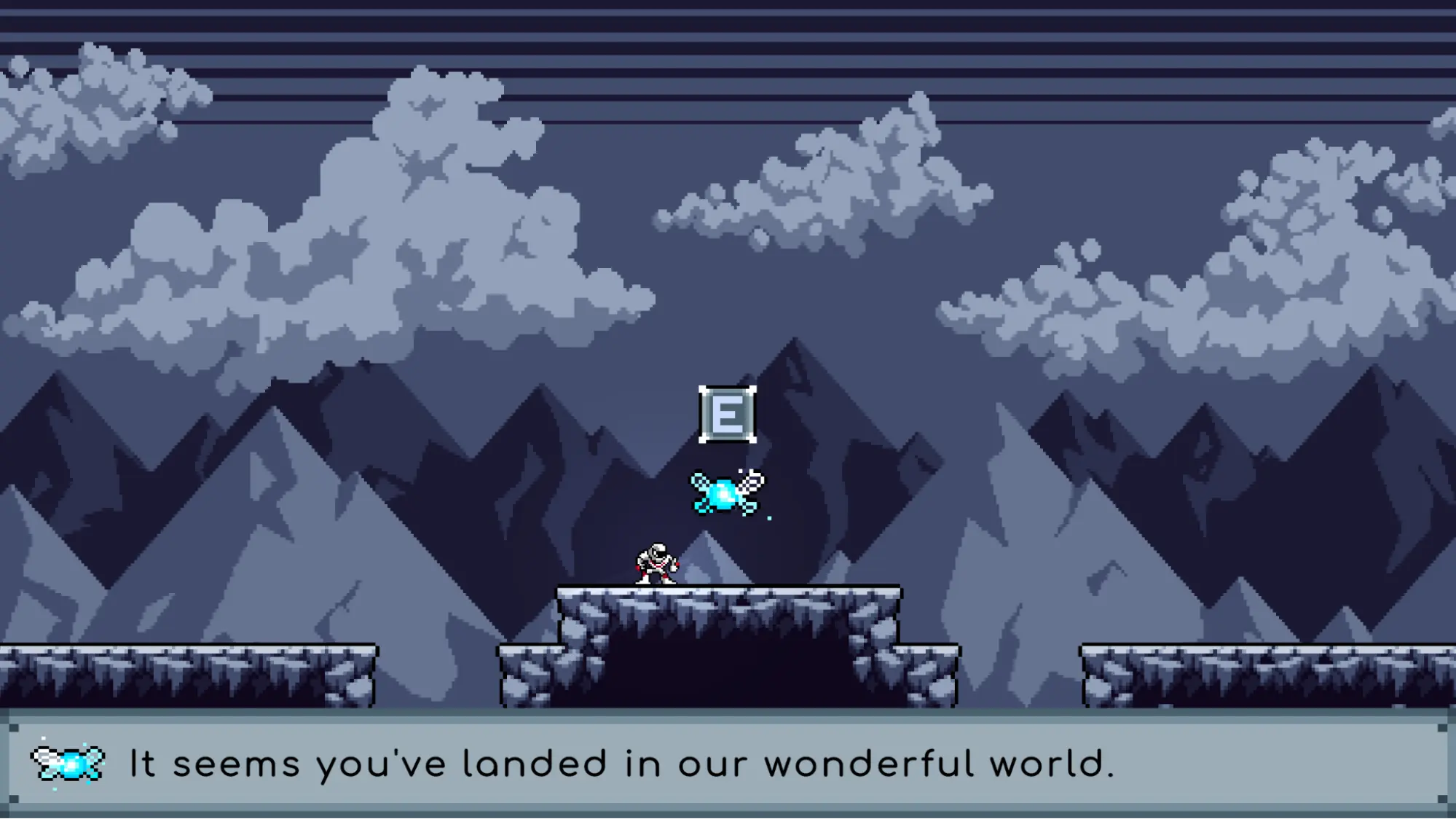
Task: Select the glowing fairy companion sprite
Action: click(725, 494)
